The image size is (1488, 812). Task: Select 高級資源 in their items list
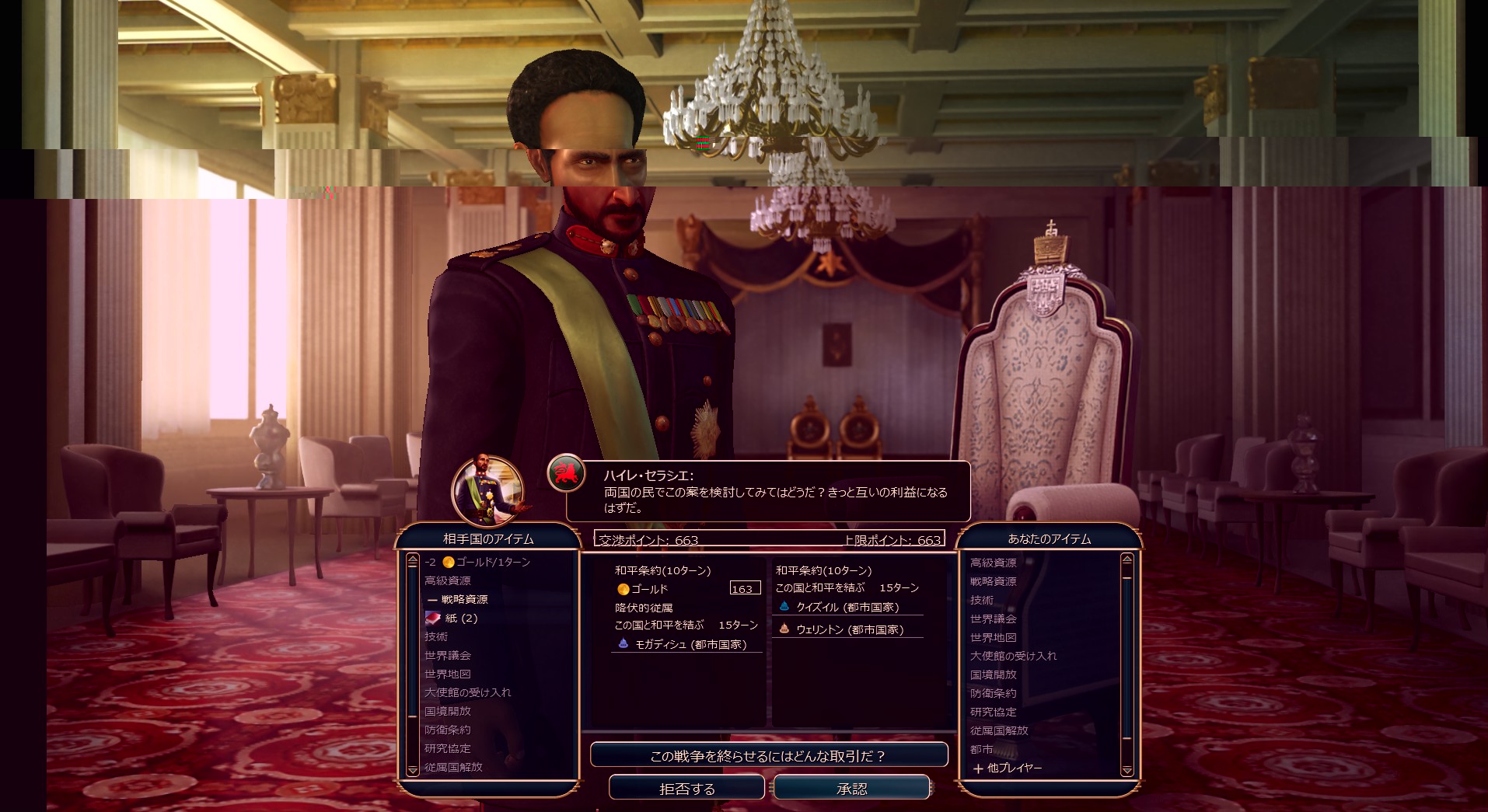(x=448, y=581)
